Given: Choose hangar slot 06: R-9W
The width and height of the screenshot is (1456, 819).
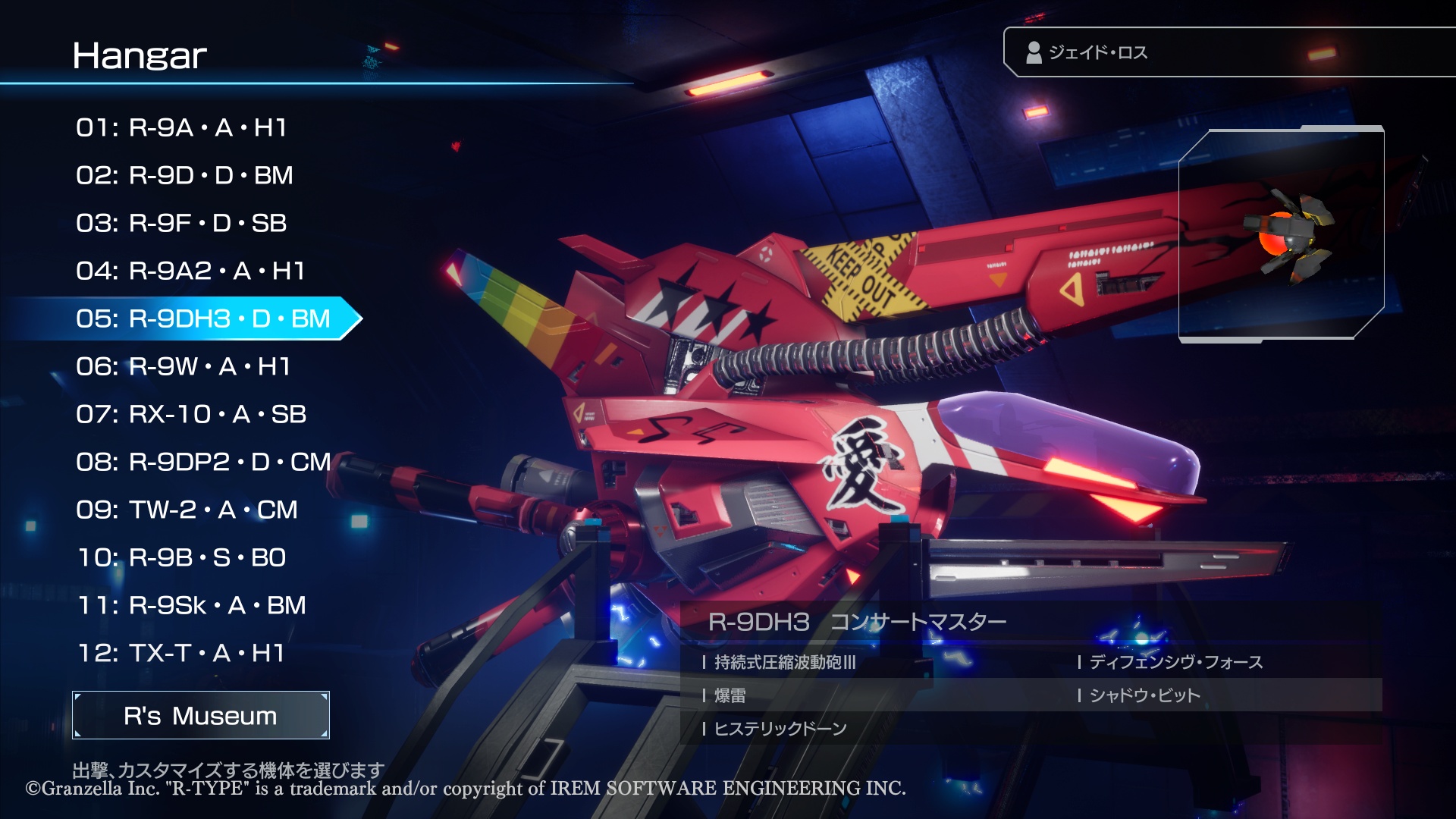Looking at the screenshot, I should pyautogui.click(x=183, y=366).
